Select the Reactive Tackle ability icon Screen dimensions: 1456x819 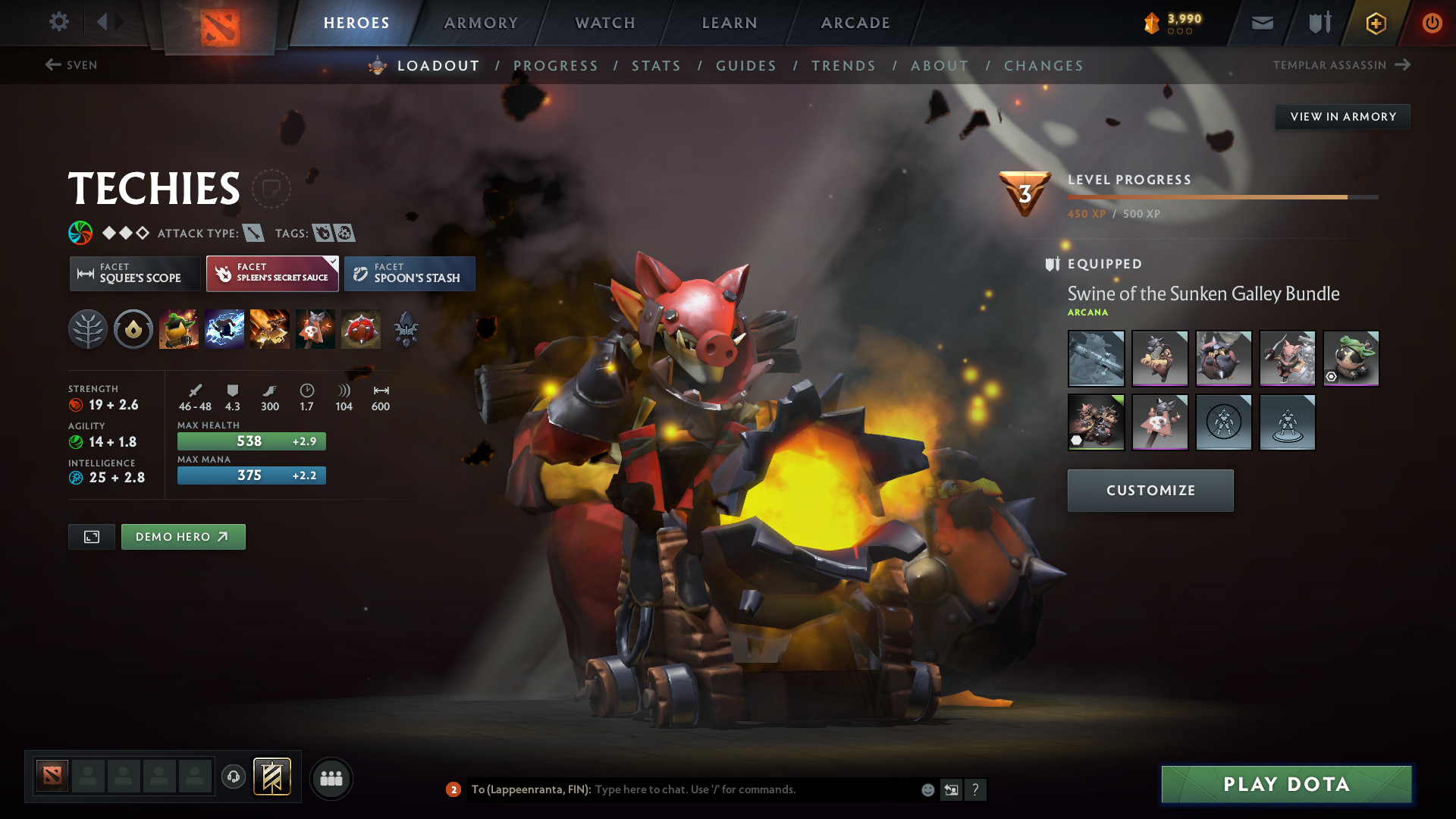224,329
